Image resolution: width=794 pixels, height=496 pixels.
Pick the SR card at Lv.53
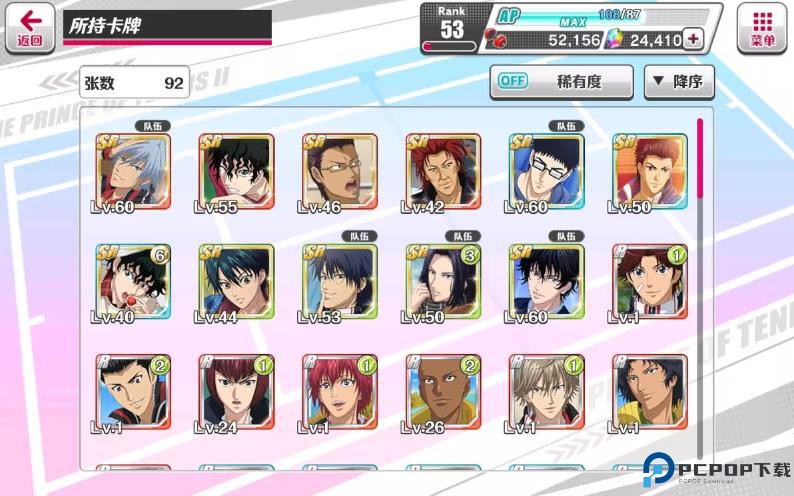(x=339, y=282)
